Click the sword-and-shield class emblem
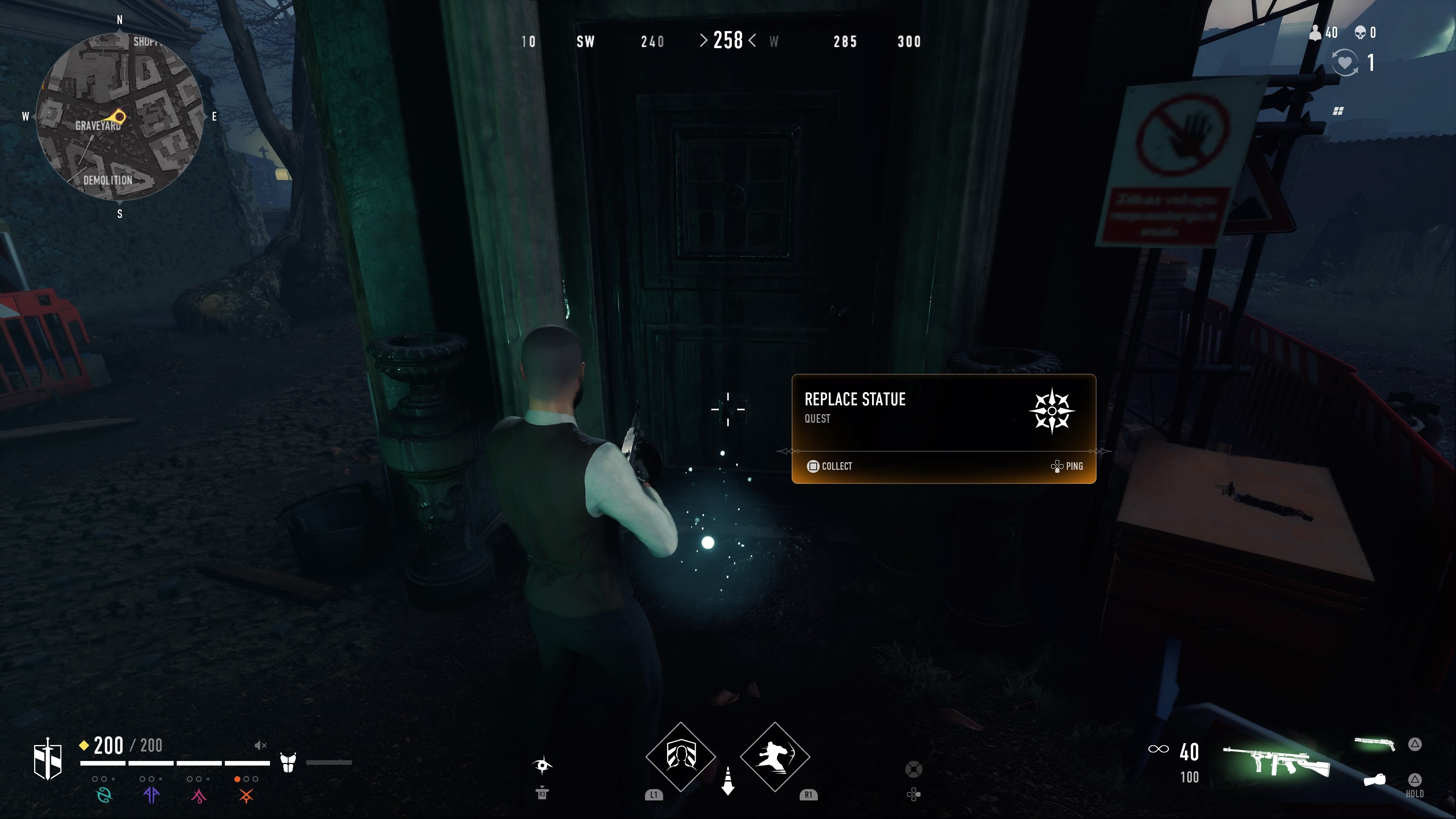This screenshot has height=819, width=1456. point(47,759)
